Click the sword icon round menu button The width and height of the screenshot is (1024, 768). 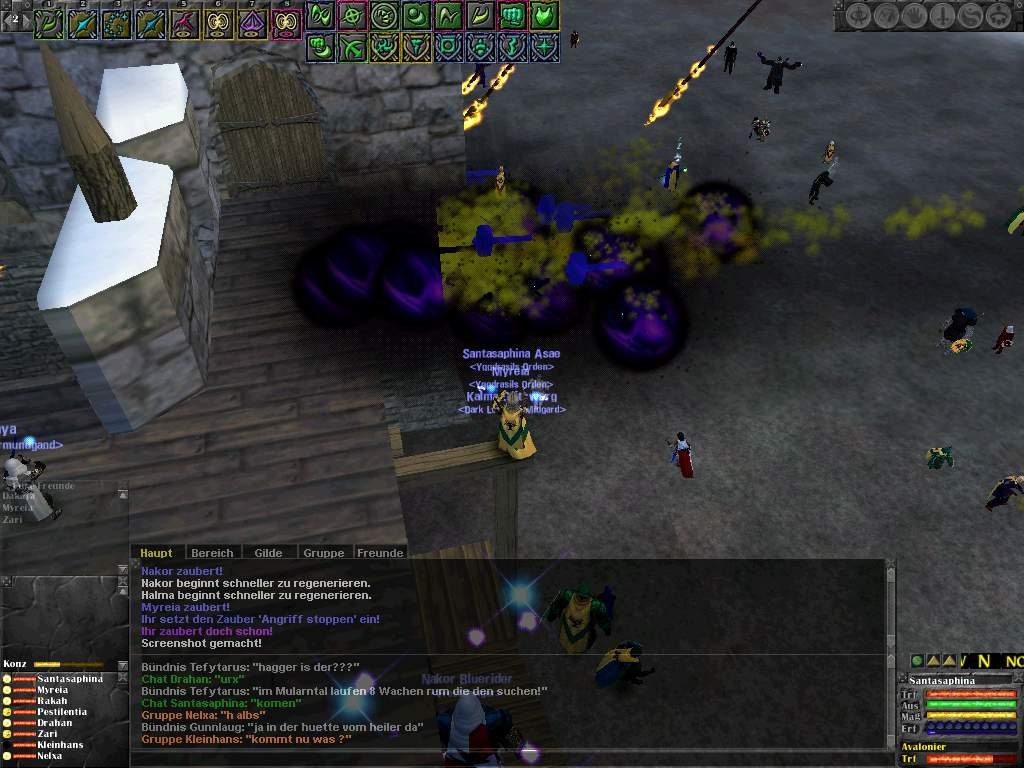(x=942, y=16)
